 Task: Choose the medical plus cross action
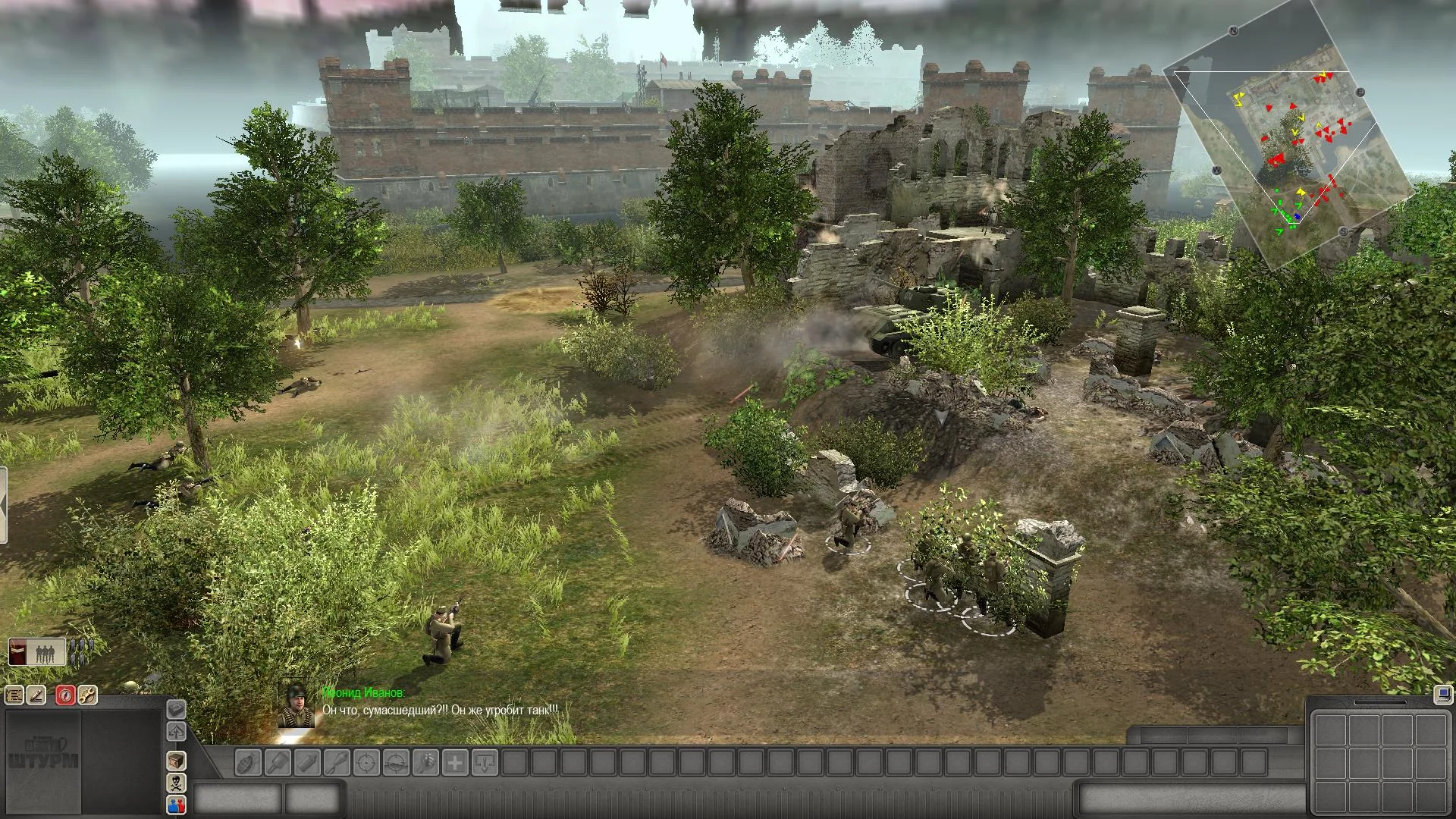(x=455, y=763)
